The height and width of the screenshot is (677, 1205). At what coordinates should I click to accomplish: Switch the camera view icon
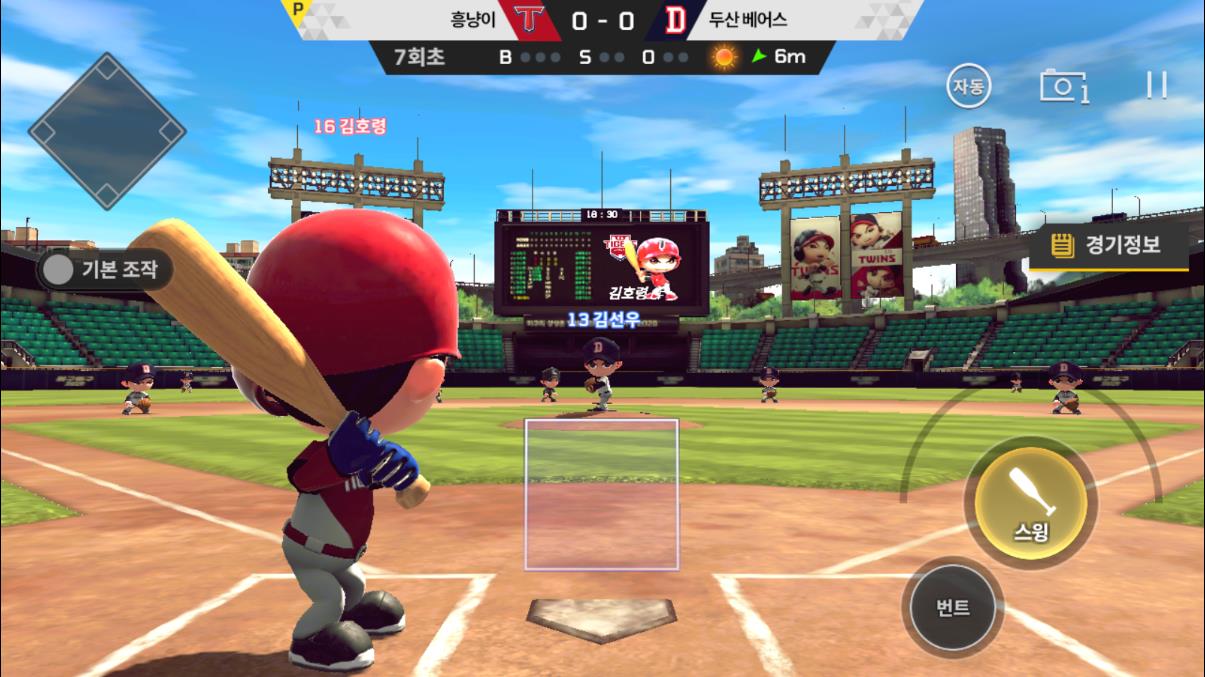[x=1063, y=87]
